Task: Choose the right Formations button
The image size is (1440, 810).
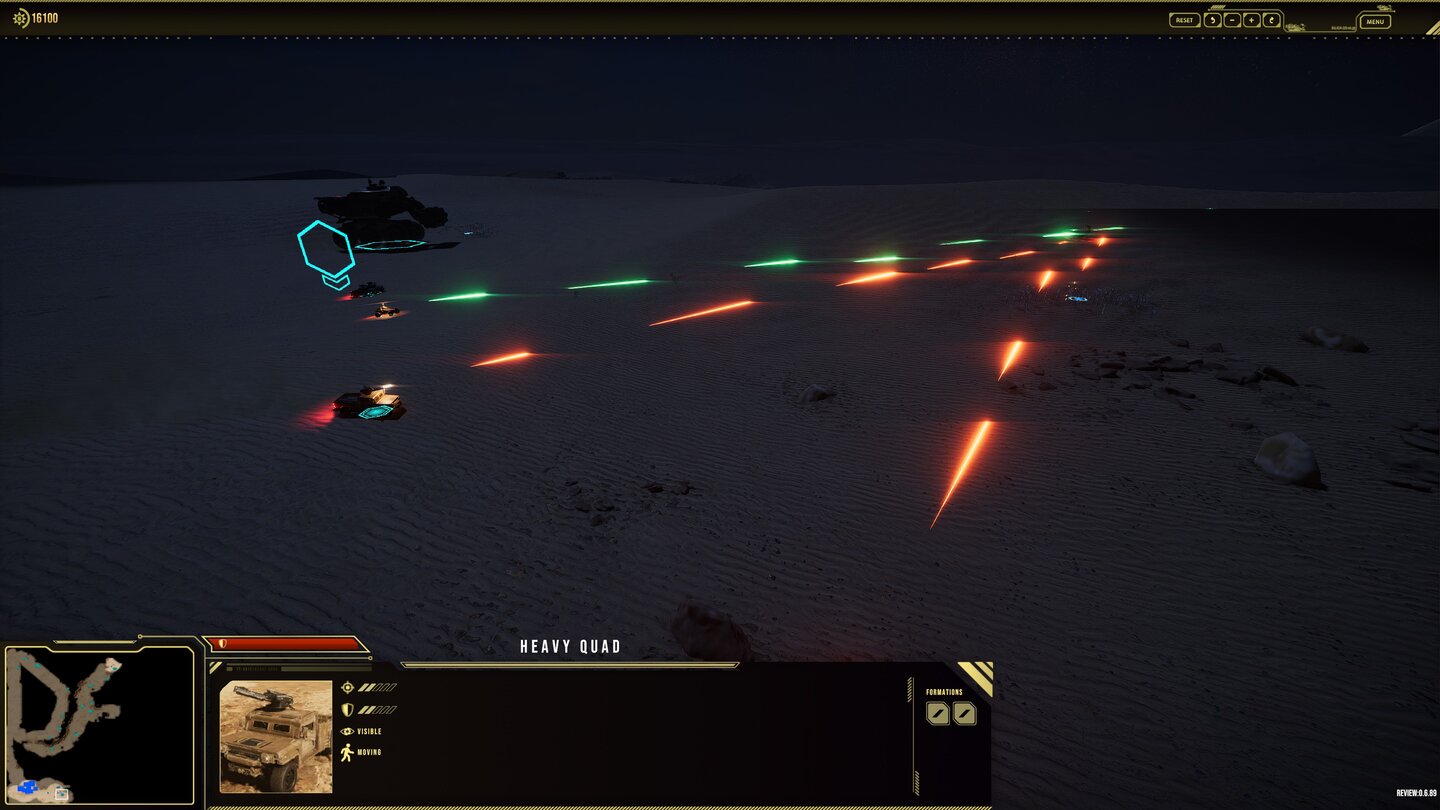Action: pyautogui.click(x=964, y=713)
